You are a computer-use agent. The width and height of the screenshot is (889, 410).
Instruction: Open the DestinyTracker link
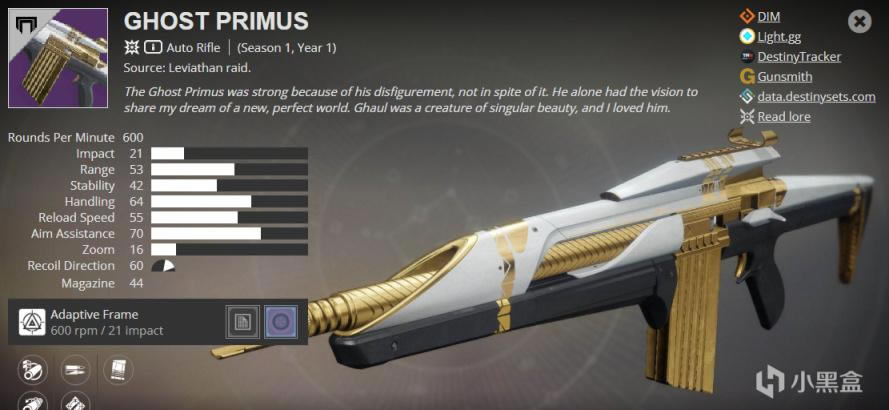point(799,56)
